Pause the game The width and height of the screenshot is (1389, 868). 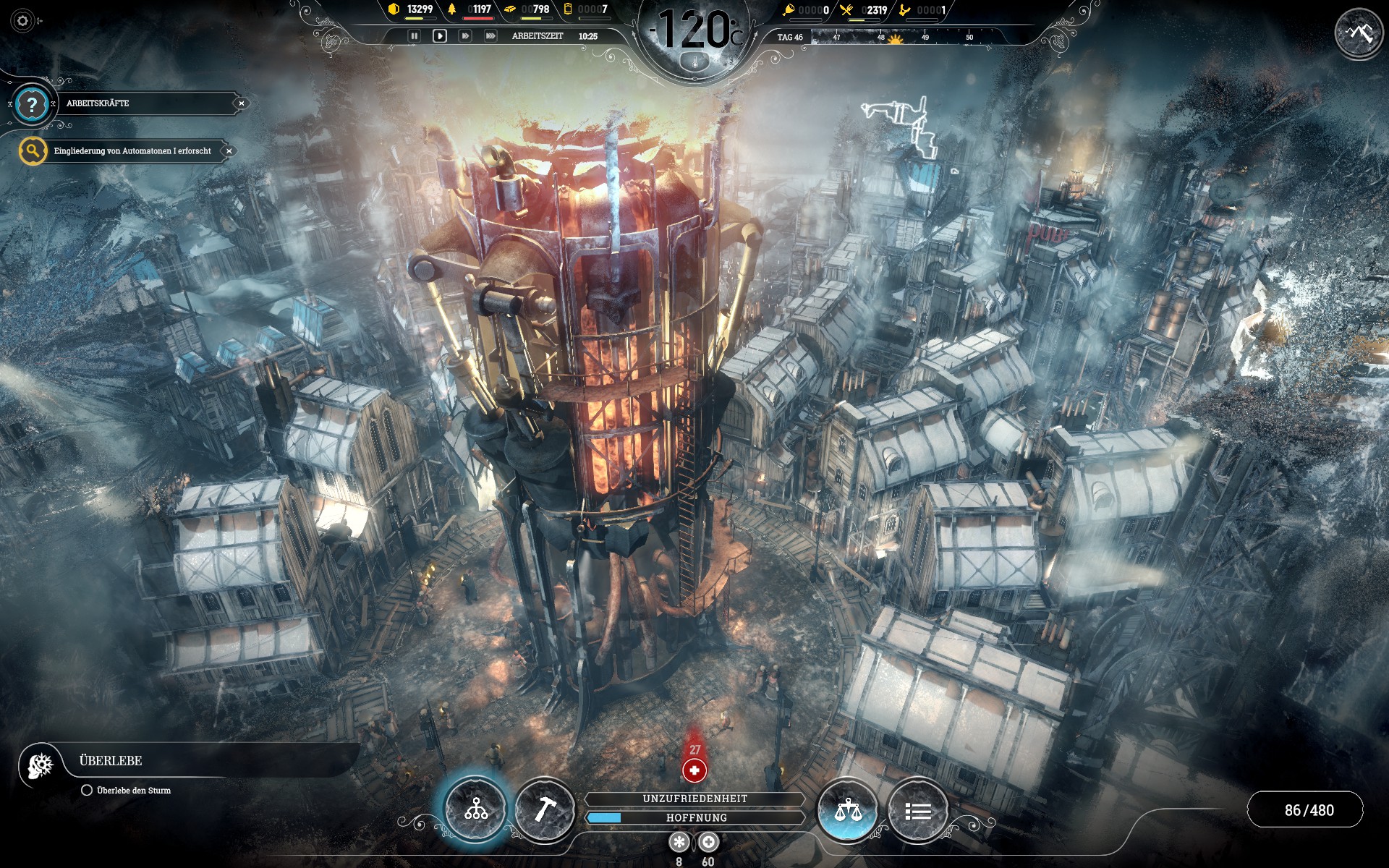pyautogui.click(x=414, y=35)
